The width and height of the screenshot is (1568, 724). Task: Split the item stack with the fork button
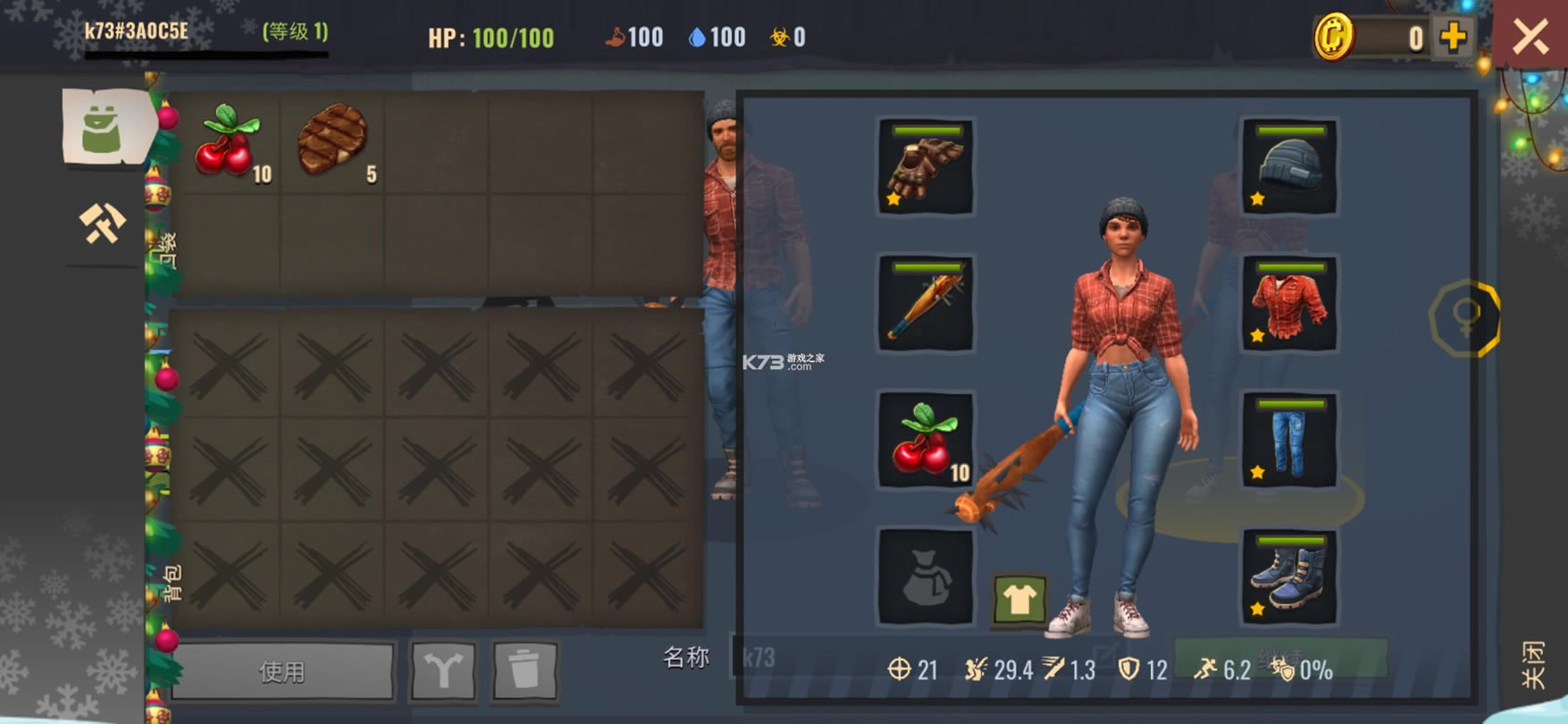(443, 670)
